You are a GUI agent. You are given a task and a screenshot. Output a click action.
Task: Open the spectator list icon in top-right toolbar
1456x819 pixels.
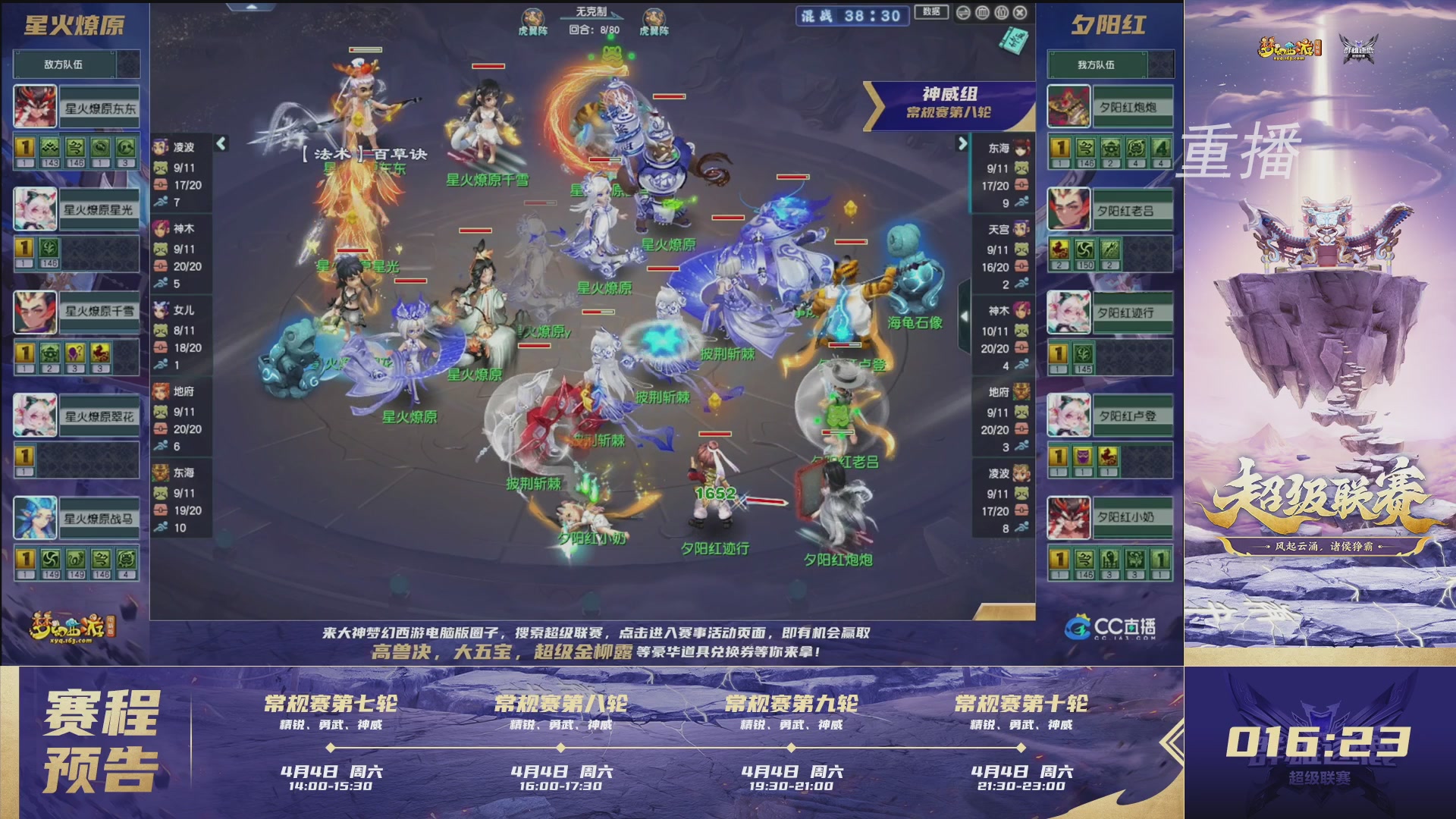(x=1001, y=12)
